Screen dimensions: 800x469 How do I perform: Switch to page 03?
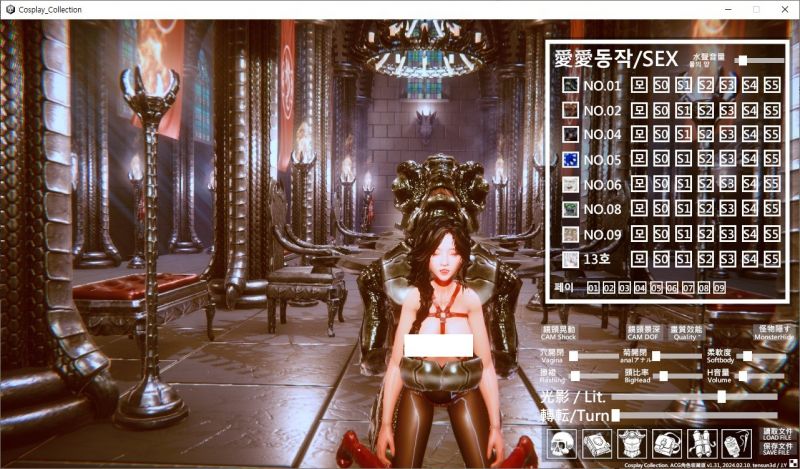(624, 288)
